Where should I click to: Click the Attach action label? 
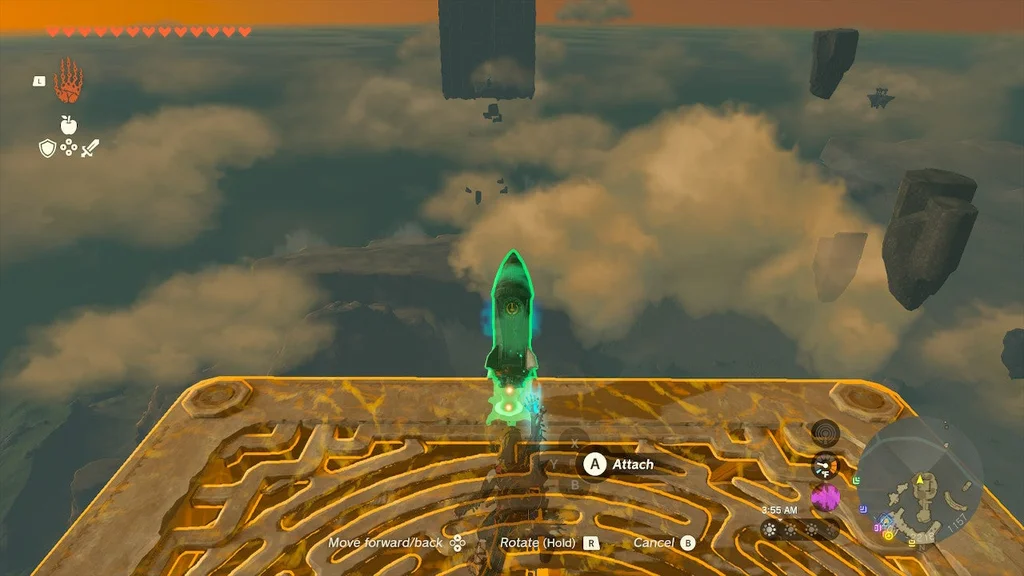pyautogui.click(x=633, y=464)
